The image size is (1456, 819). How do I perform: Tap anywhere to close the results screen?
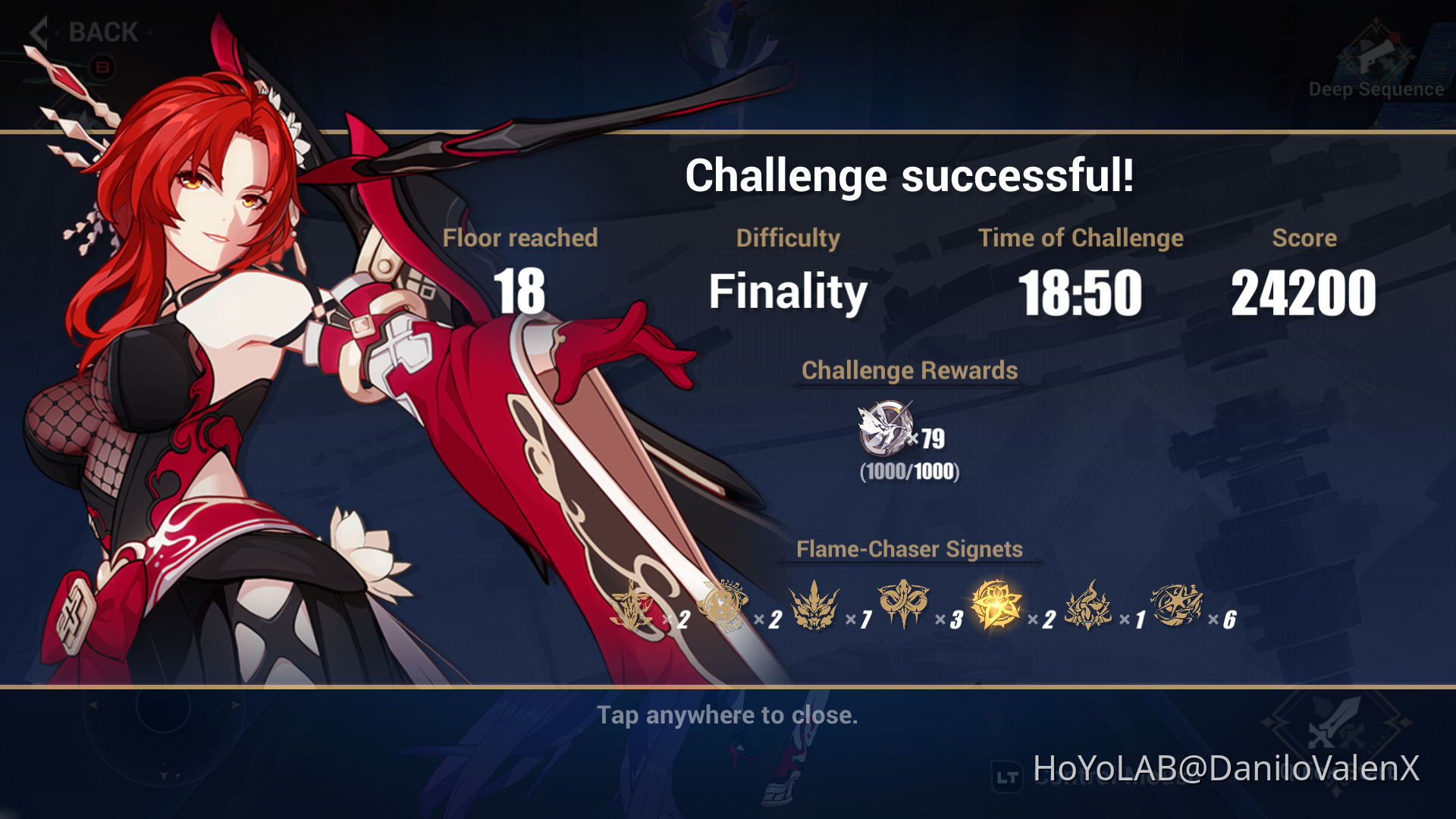[727, 714]
